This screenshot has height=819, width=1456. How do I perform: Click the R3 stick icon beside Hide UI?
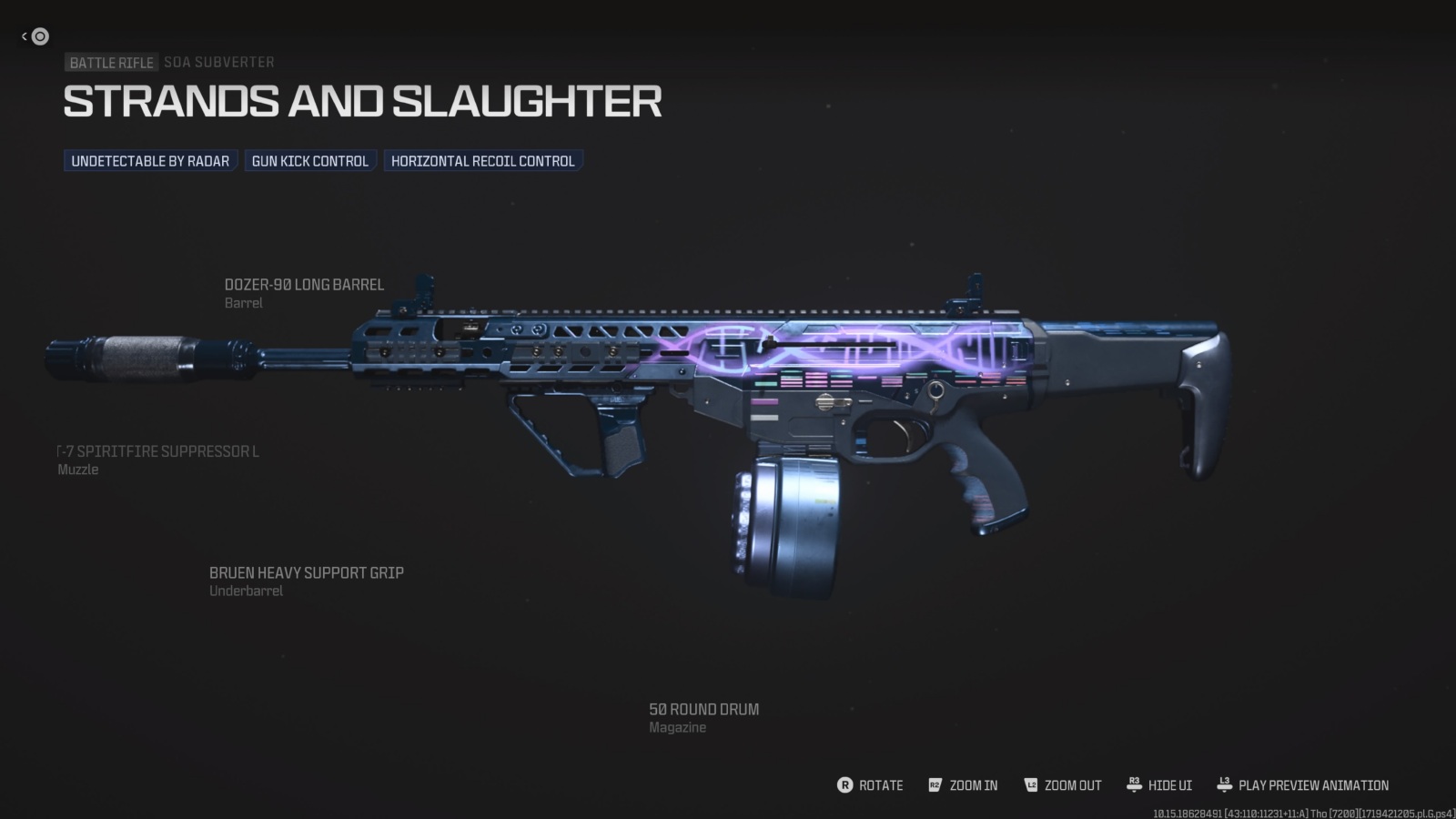[1134, 785]
